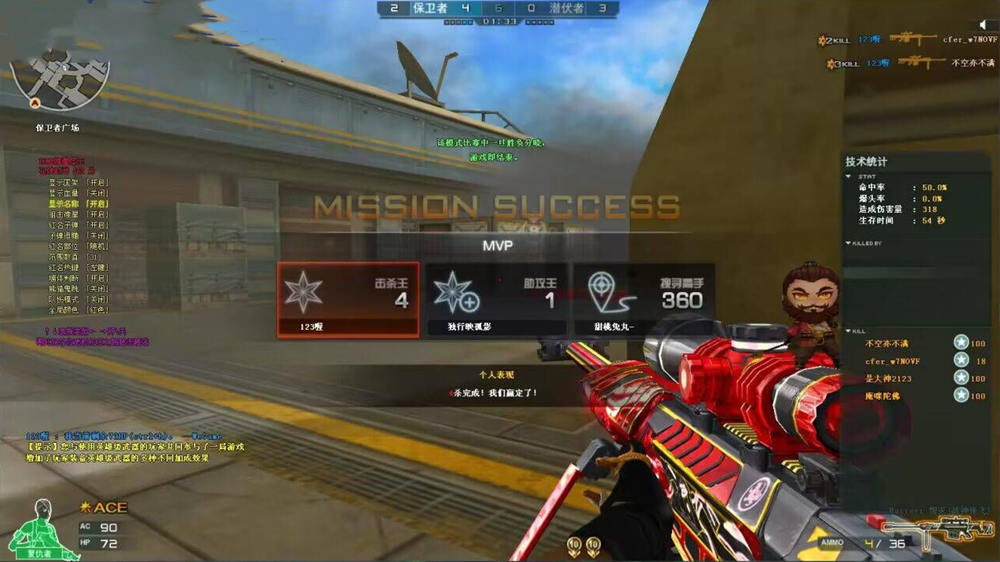The height and width of the screenshot is (562, 1000).
Task: Toggle the speaker sound icon
Action: point(983,25)
